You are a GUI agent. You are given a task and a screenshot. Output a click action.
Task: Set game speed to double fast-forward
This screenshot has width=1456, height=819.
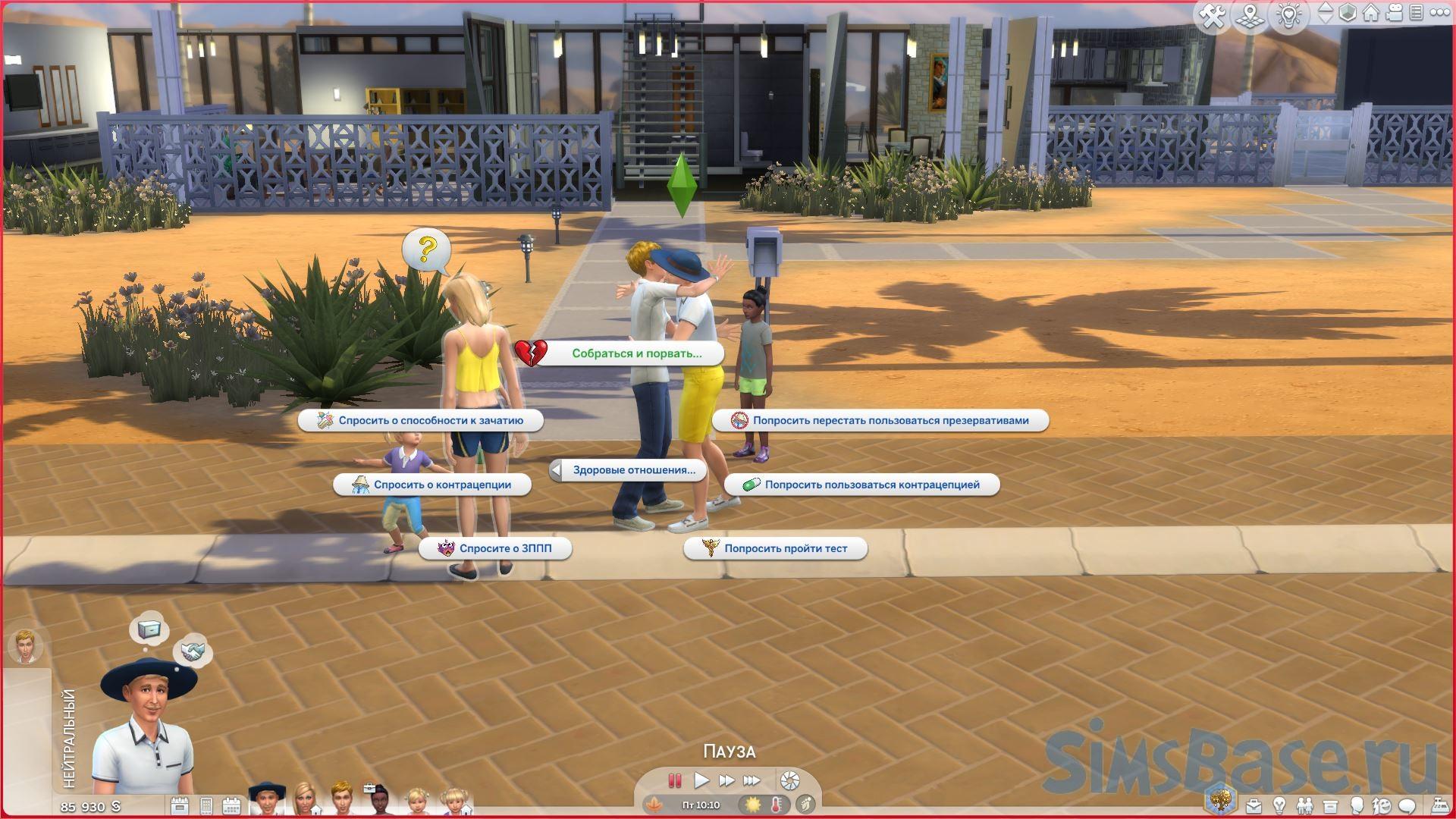click(x=726, y=780)
